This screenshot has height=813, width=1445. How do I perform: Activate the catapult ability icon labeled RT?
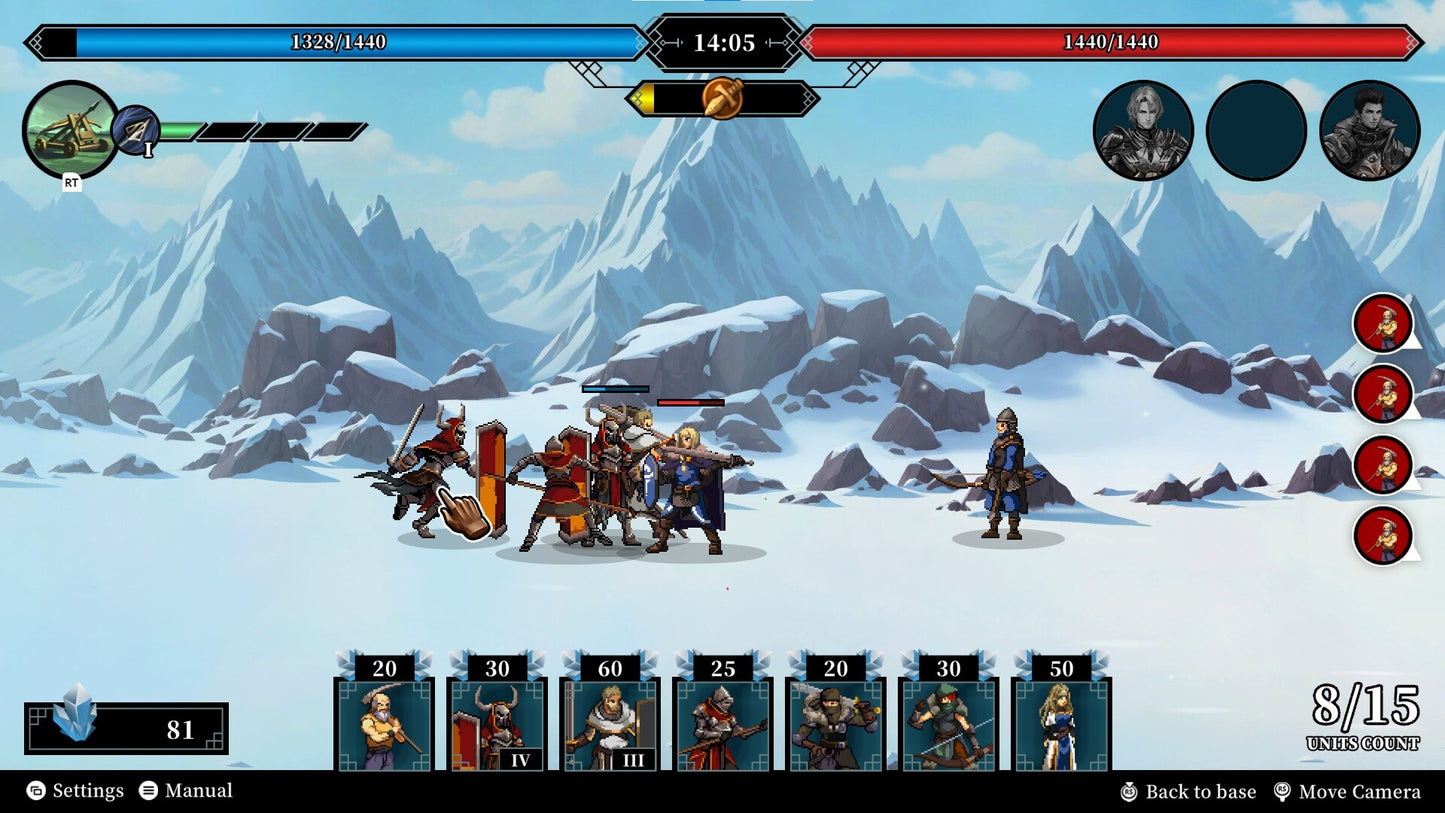(71, 131)
